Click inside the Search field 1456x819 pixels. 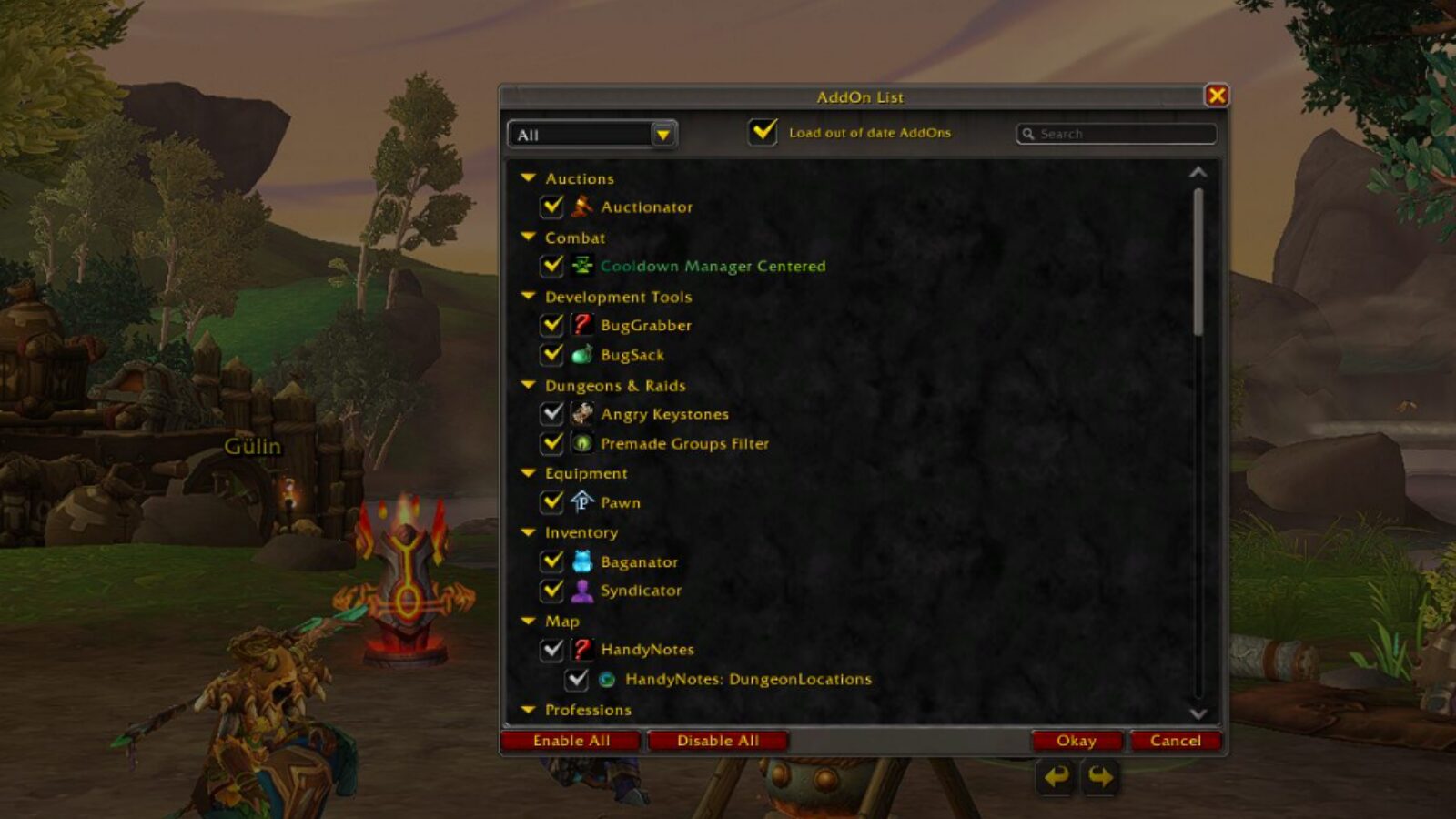click(1117, 133)
